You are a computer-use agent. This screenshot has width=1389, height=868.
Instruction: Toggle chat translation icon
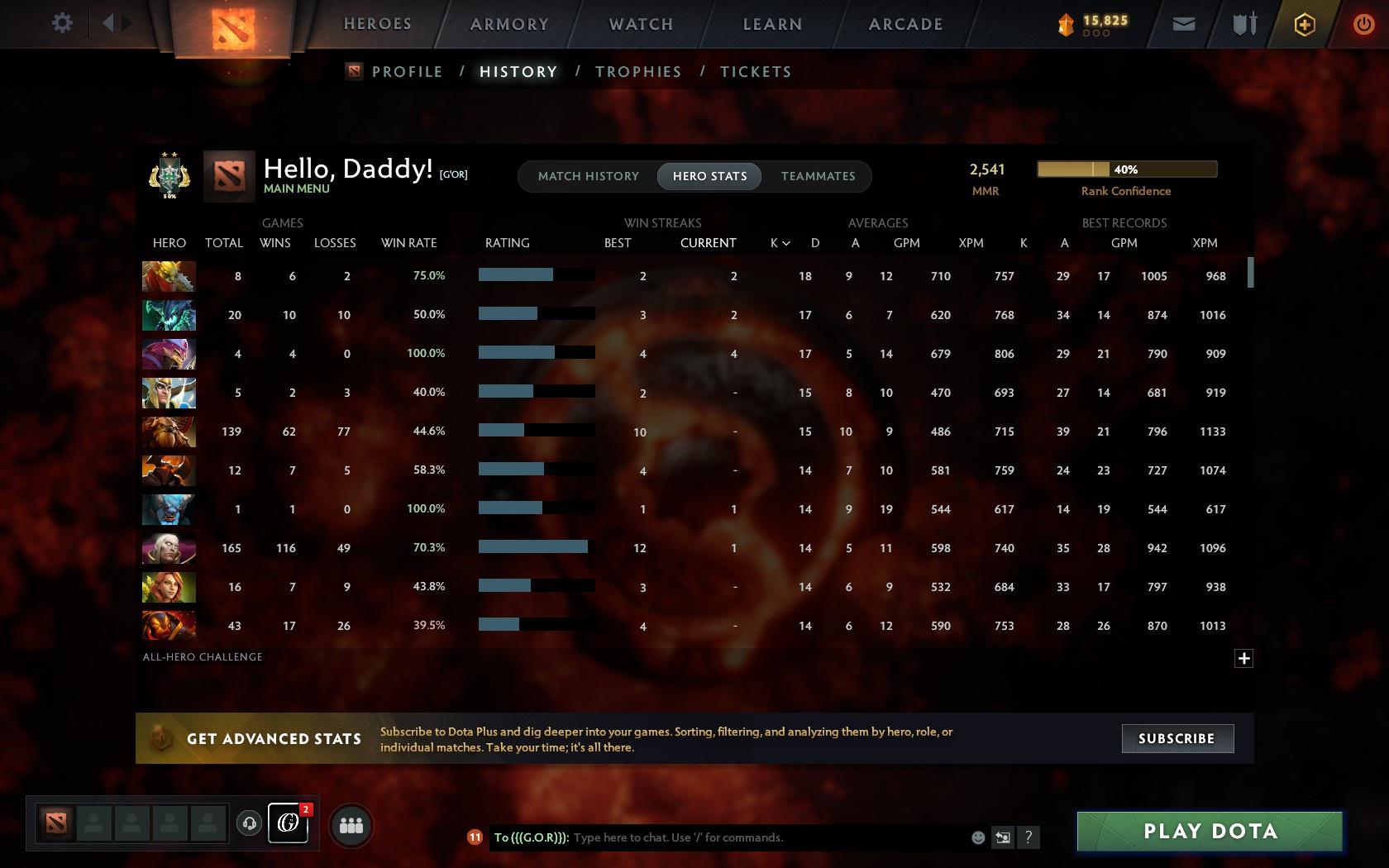pyautogui.click(x=1003, y=837)
